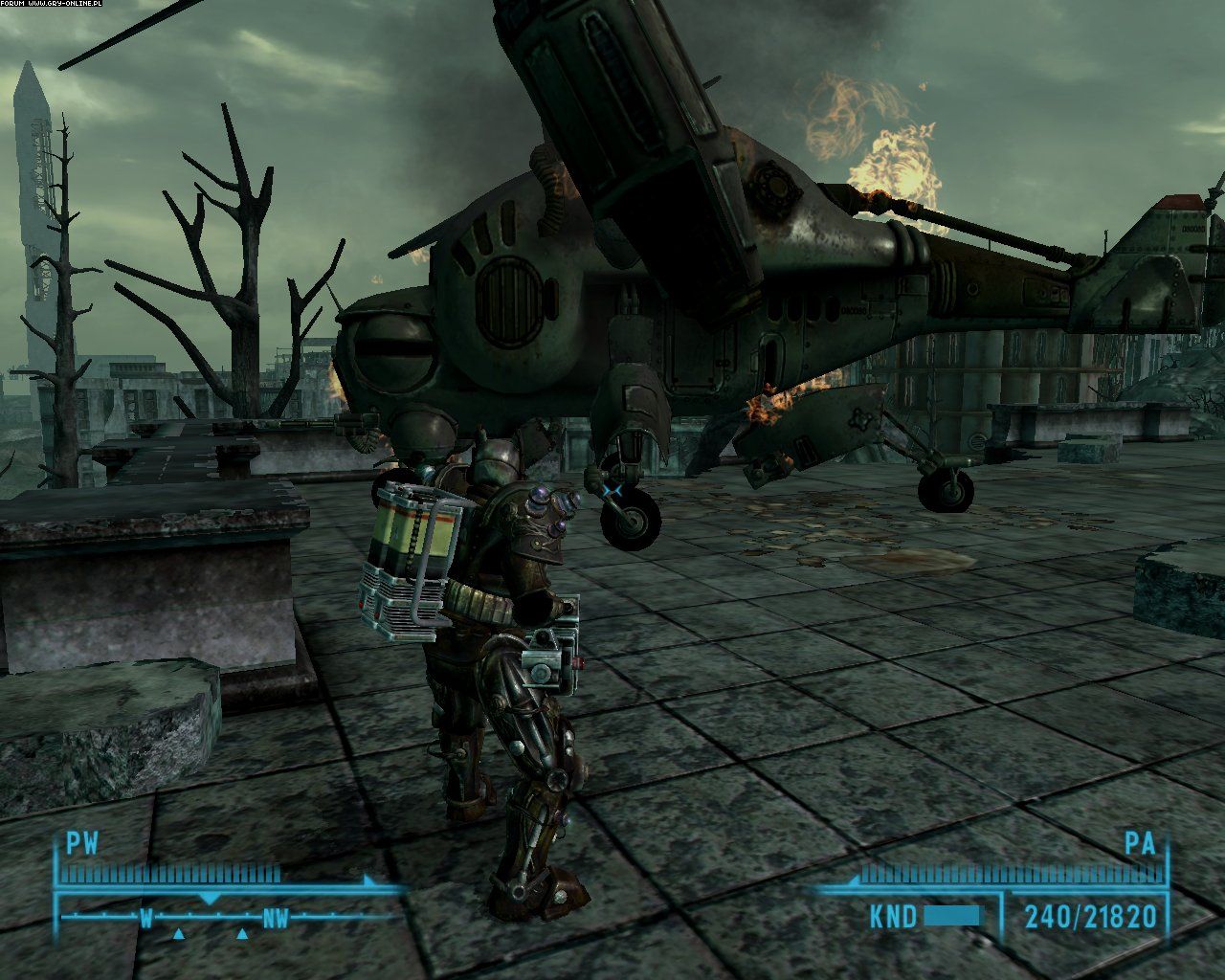
Task: Click the compass strip showing W and NW
Action: tap(211, 919)
